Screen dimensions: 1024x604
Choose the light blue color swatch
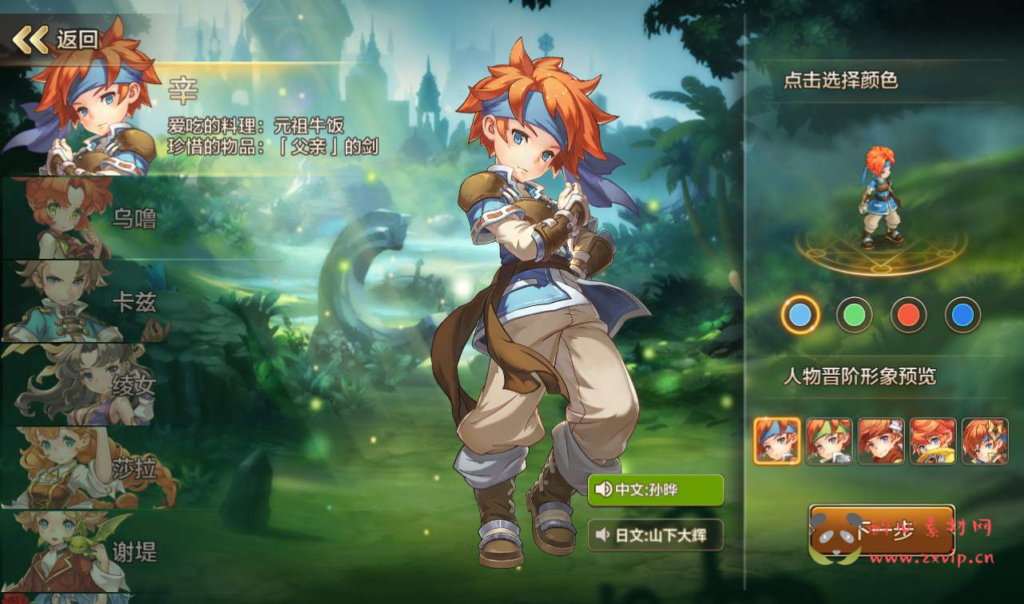point(800,315)
